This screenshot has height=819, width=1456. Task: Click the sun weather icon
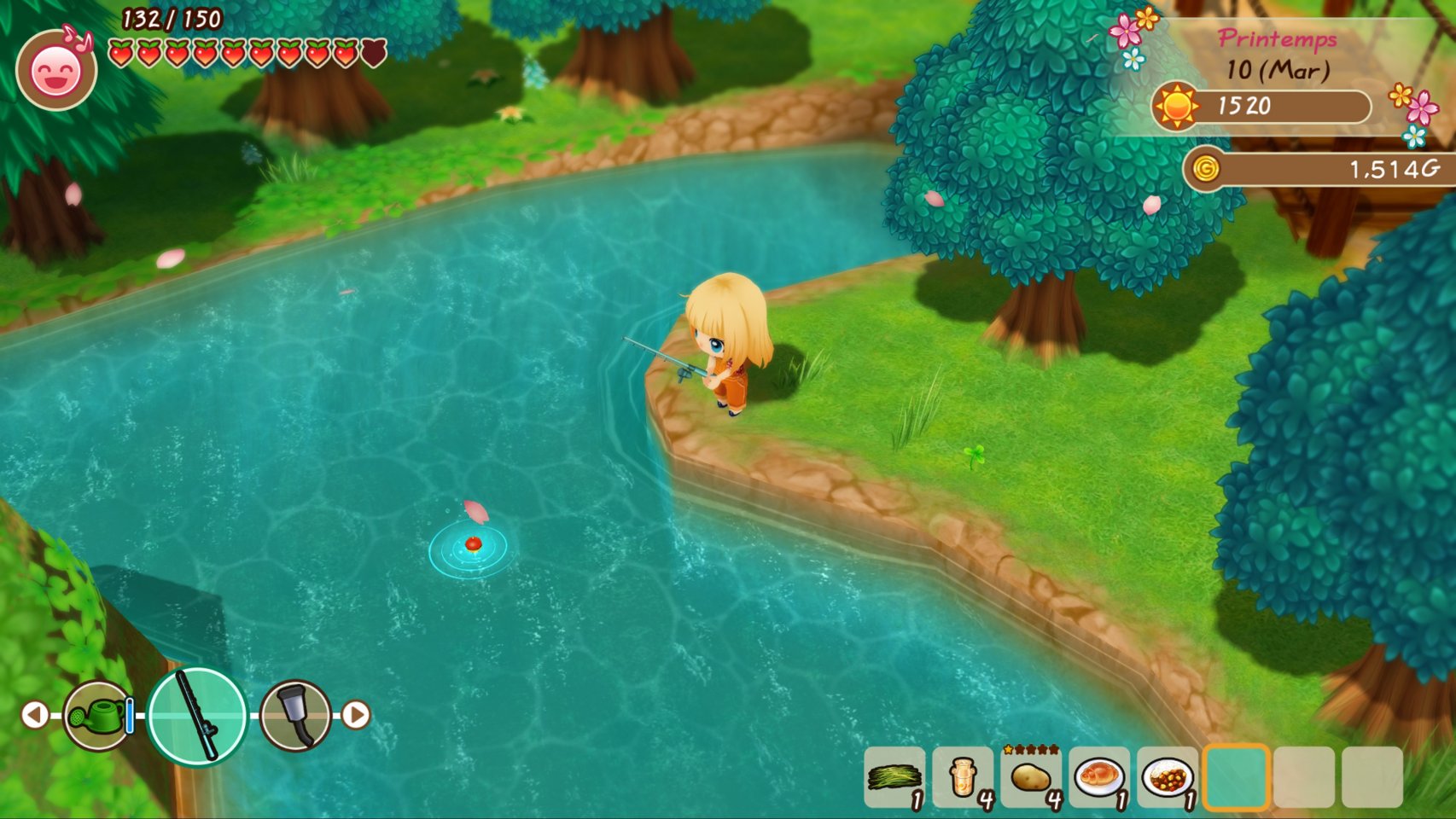point(1176,107)
